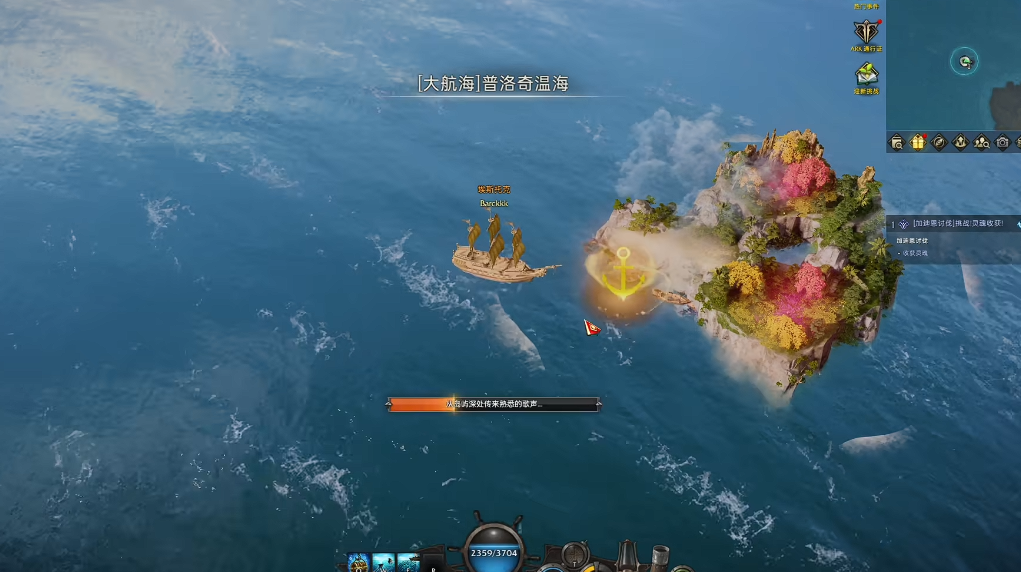Activate the compass ship skill icon

pyautogui.click(x=358, y=562)
